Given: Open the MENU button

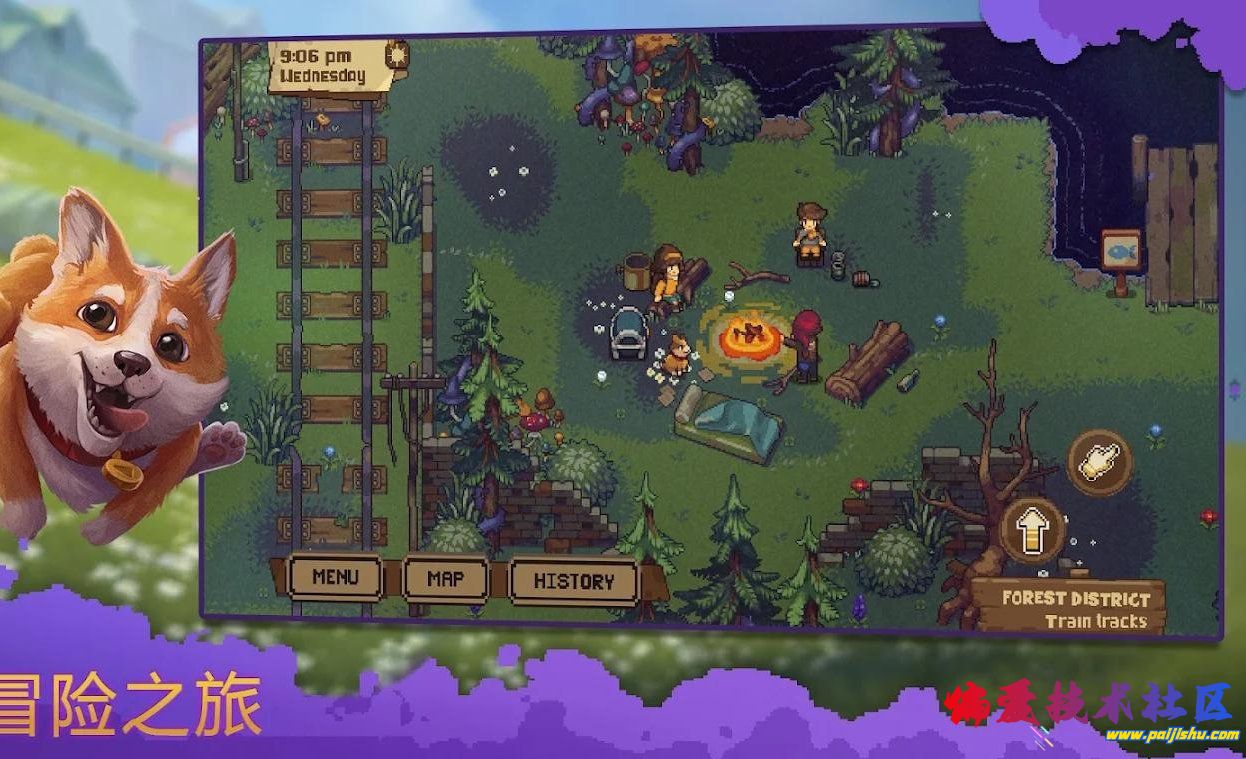Looking at the screenshot, I should [335, 577].
